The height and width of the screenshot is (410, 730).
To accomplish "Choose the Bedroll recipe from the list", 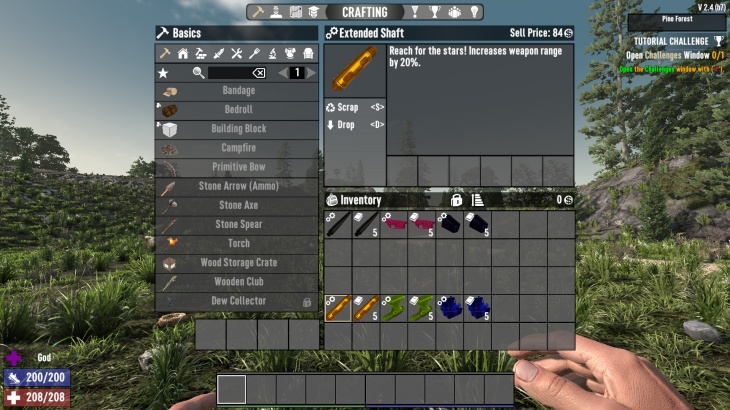I will click(238, 110).
